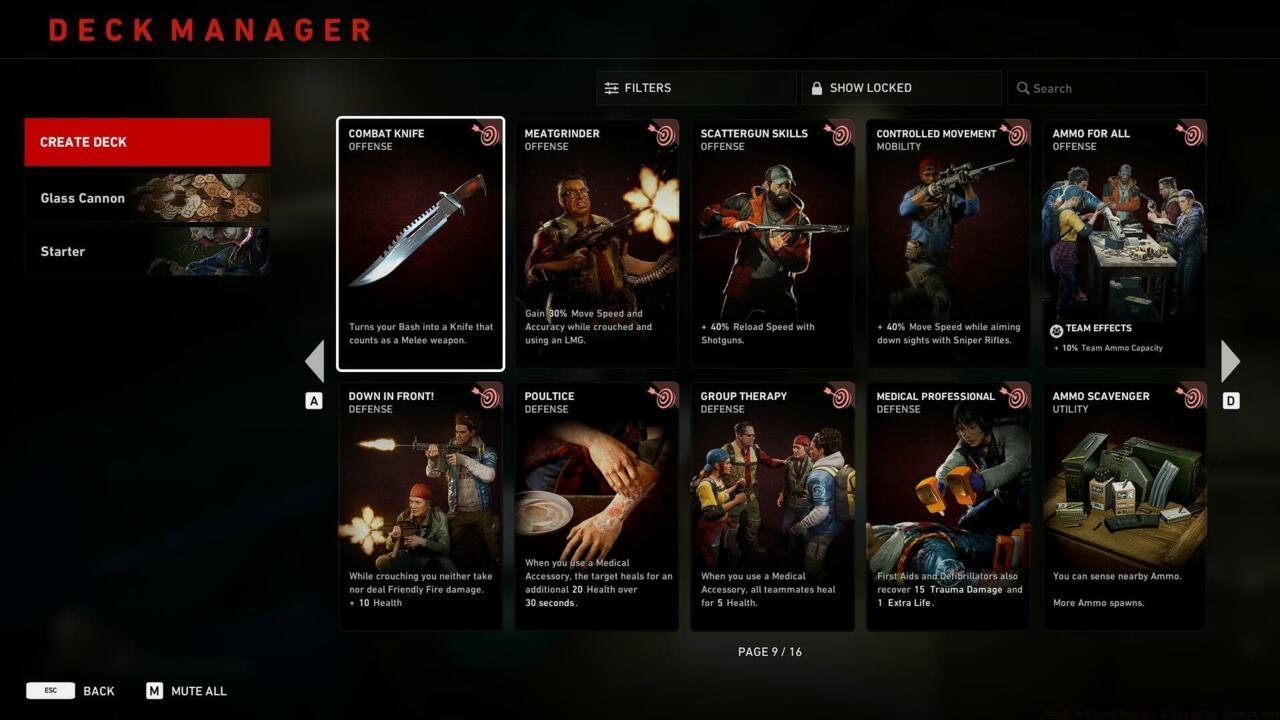The height and width of the screenshot is (720, 1280).
Task: Advance to the next card page arrow
Action: coord(1230,361)
